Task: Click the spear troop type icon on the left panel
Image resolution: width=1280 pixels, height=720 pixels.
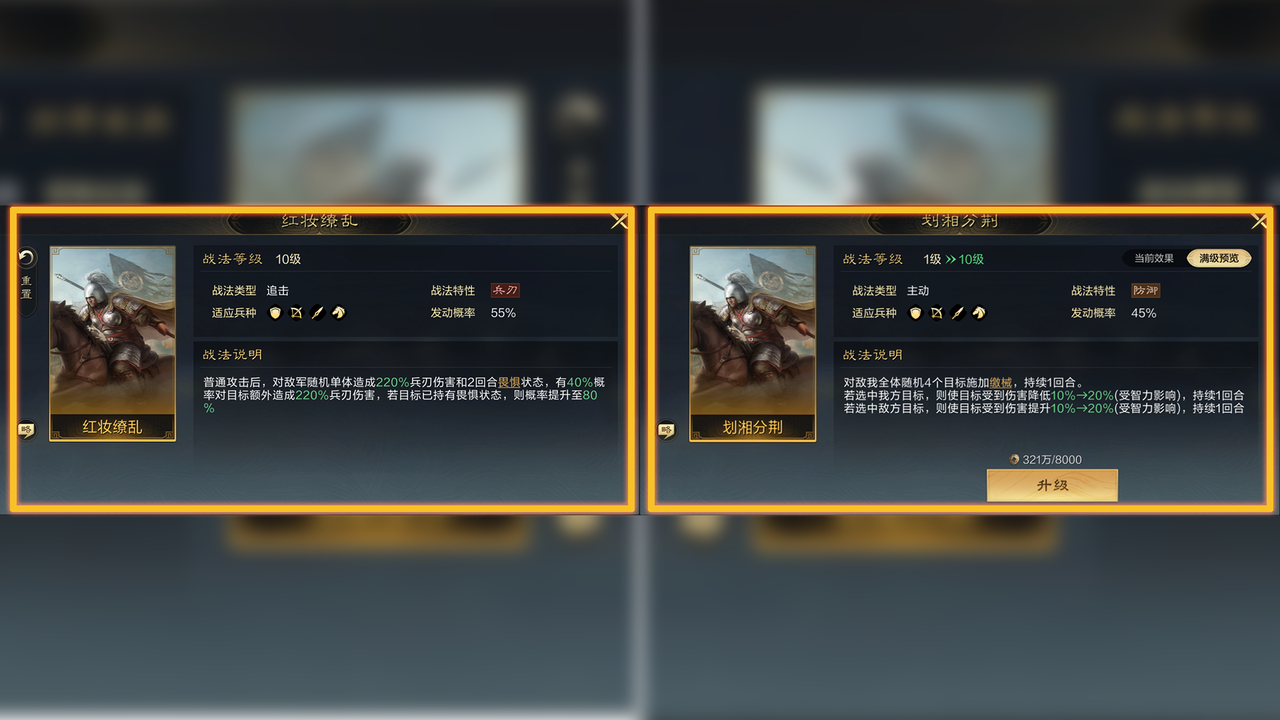Action: [x=318, y=313]
